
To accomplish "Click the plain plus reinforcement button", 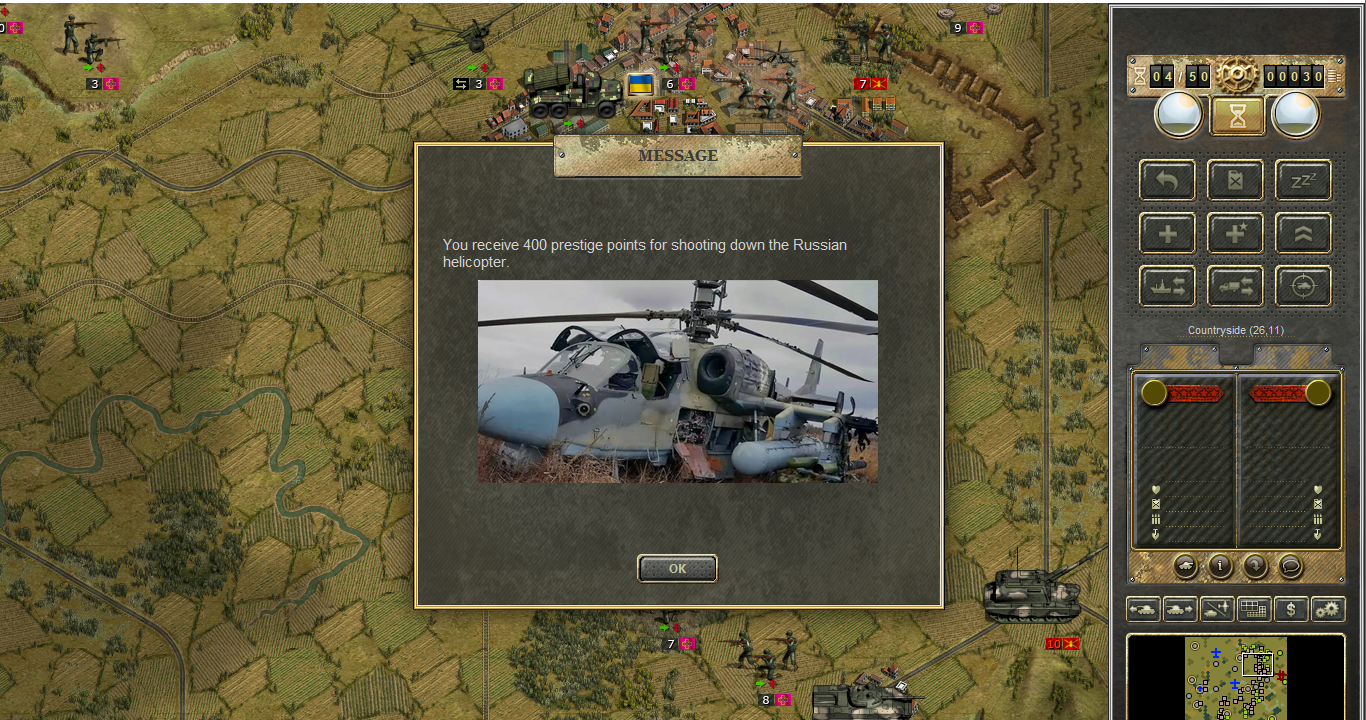I will pos(1167,234).
